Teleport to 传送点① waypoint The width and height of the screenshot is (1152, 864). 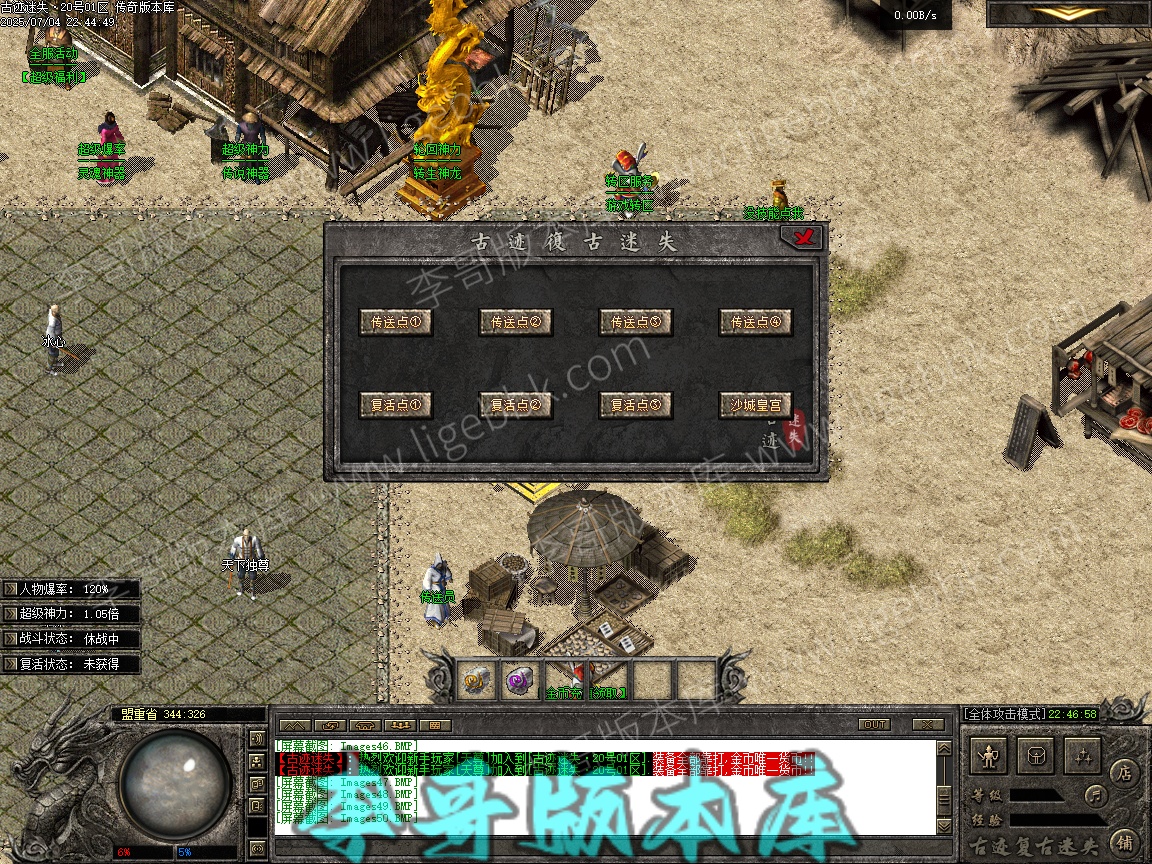pyautogui.click(x=396, y=322)
